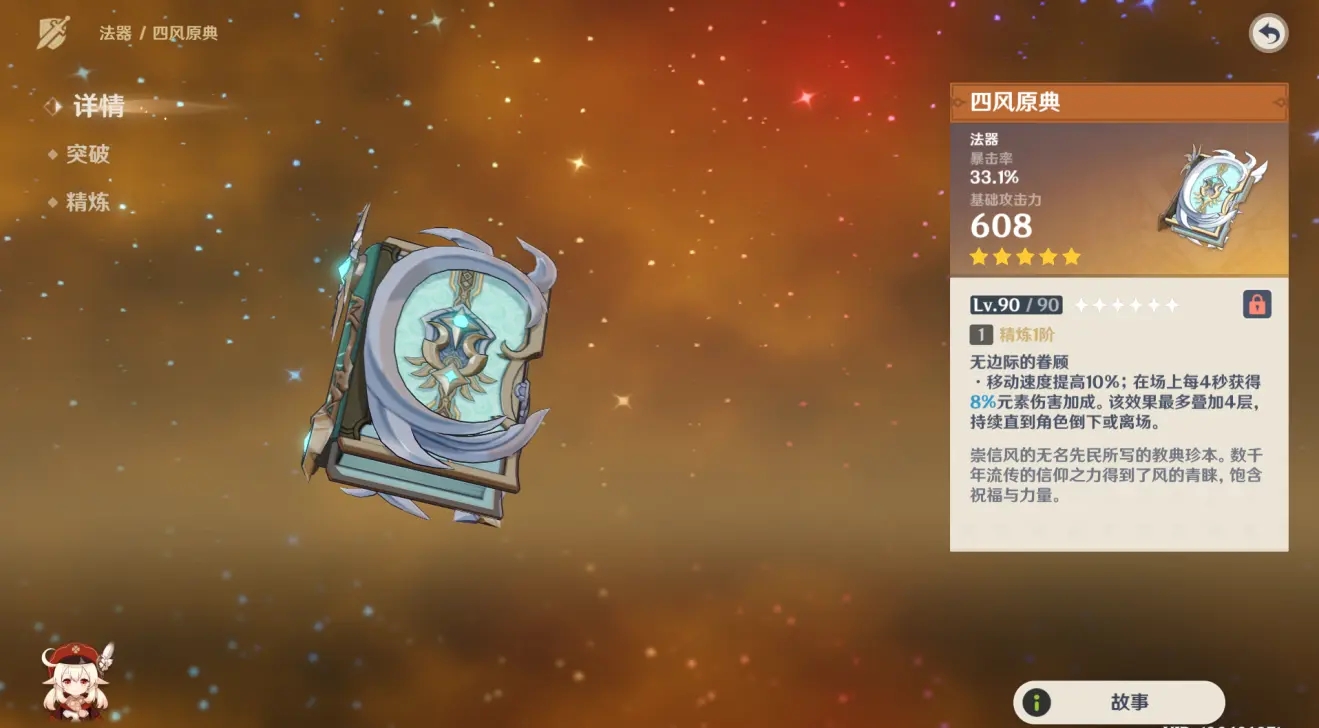The width and height of the screenshot is (1319, 728).
Task: Click the five-star rarity icons in the card
Action: click(x=1024, y=257)
